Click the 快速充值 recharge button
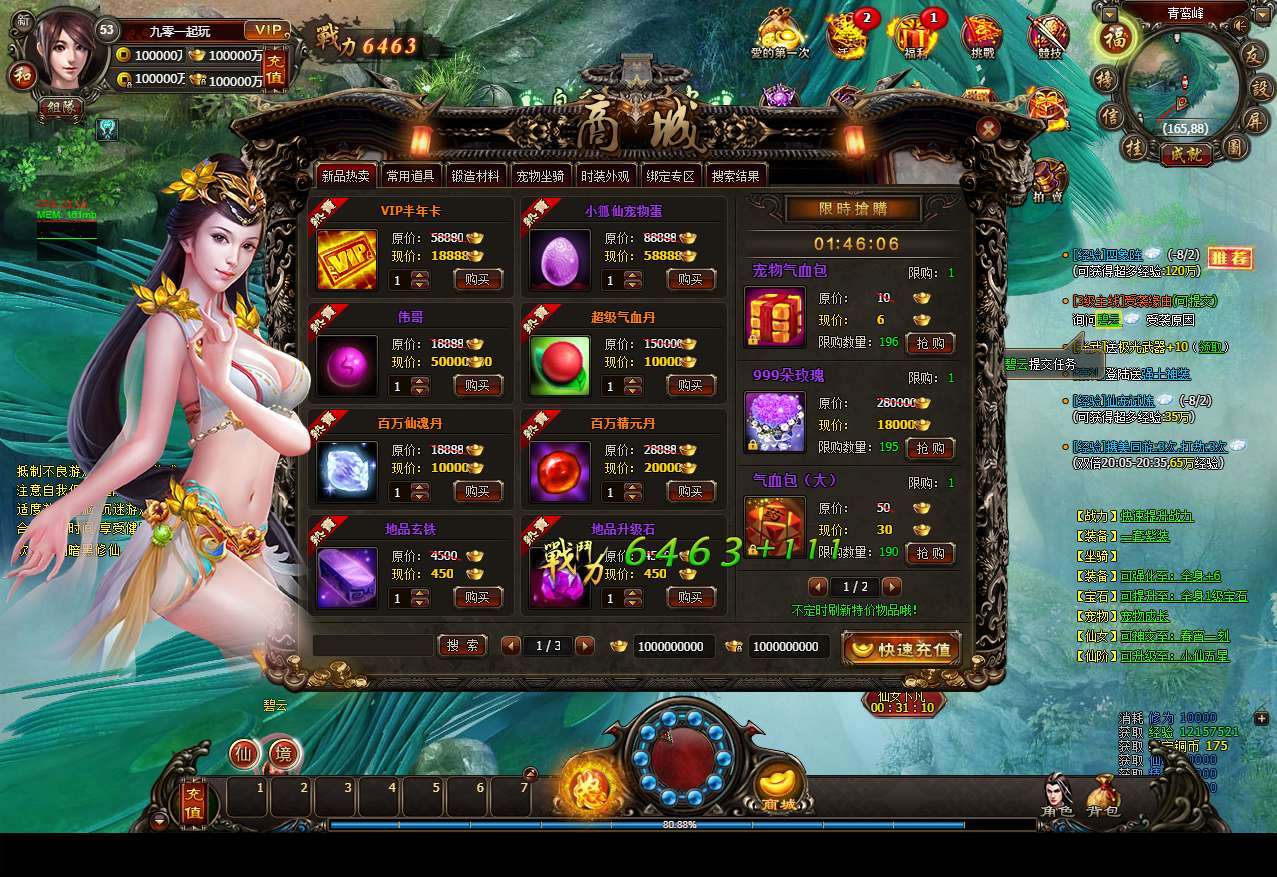Screen dimensions: 1277x877 pos(902,649)
